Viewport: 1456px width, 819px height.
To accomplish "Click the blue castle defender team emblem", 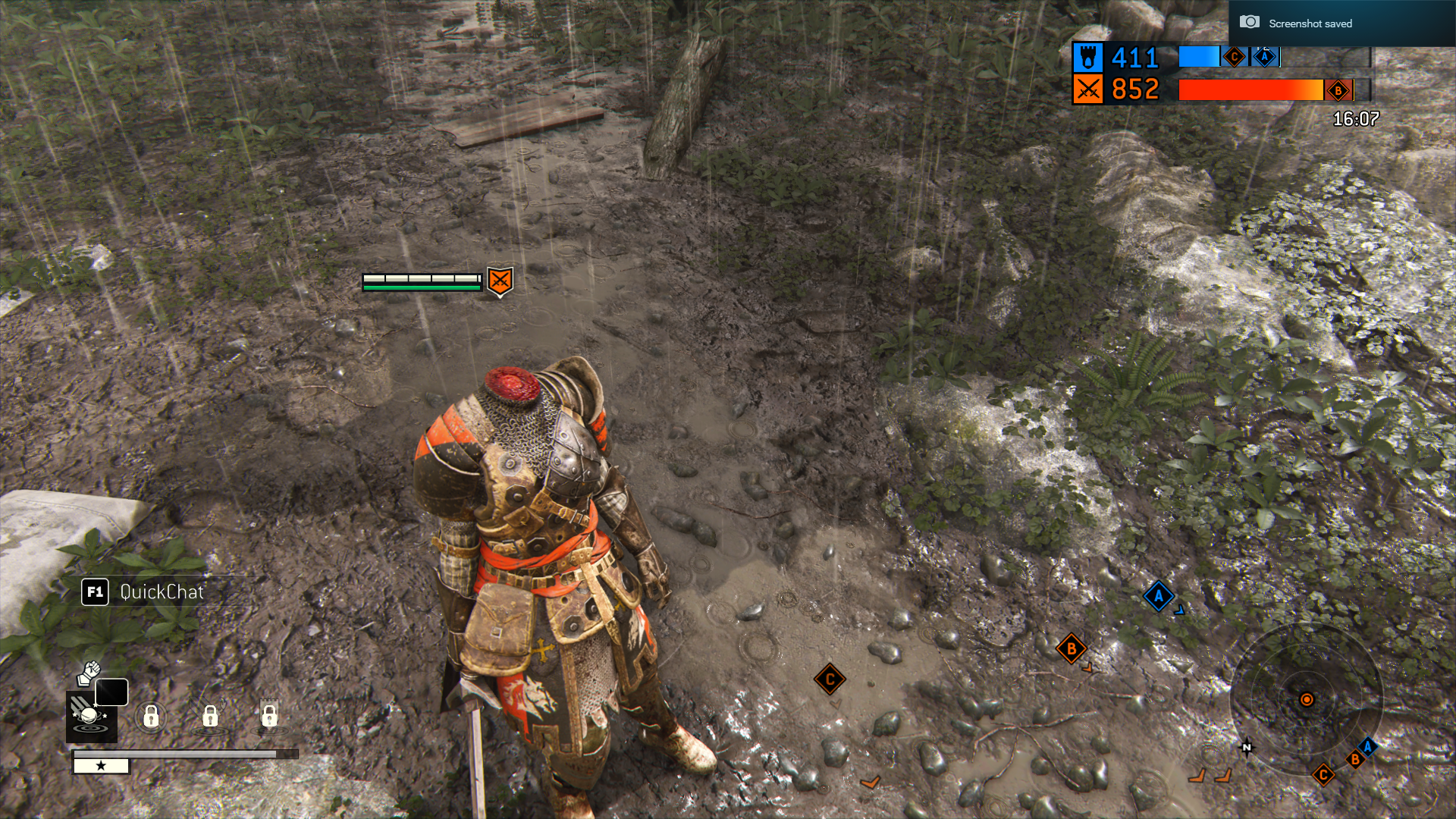I will tap(1087, 58).
